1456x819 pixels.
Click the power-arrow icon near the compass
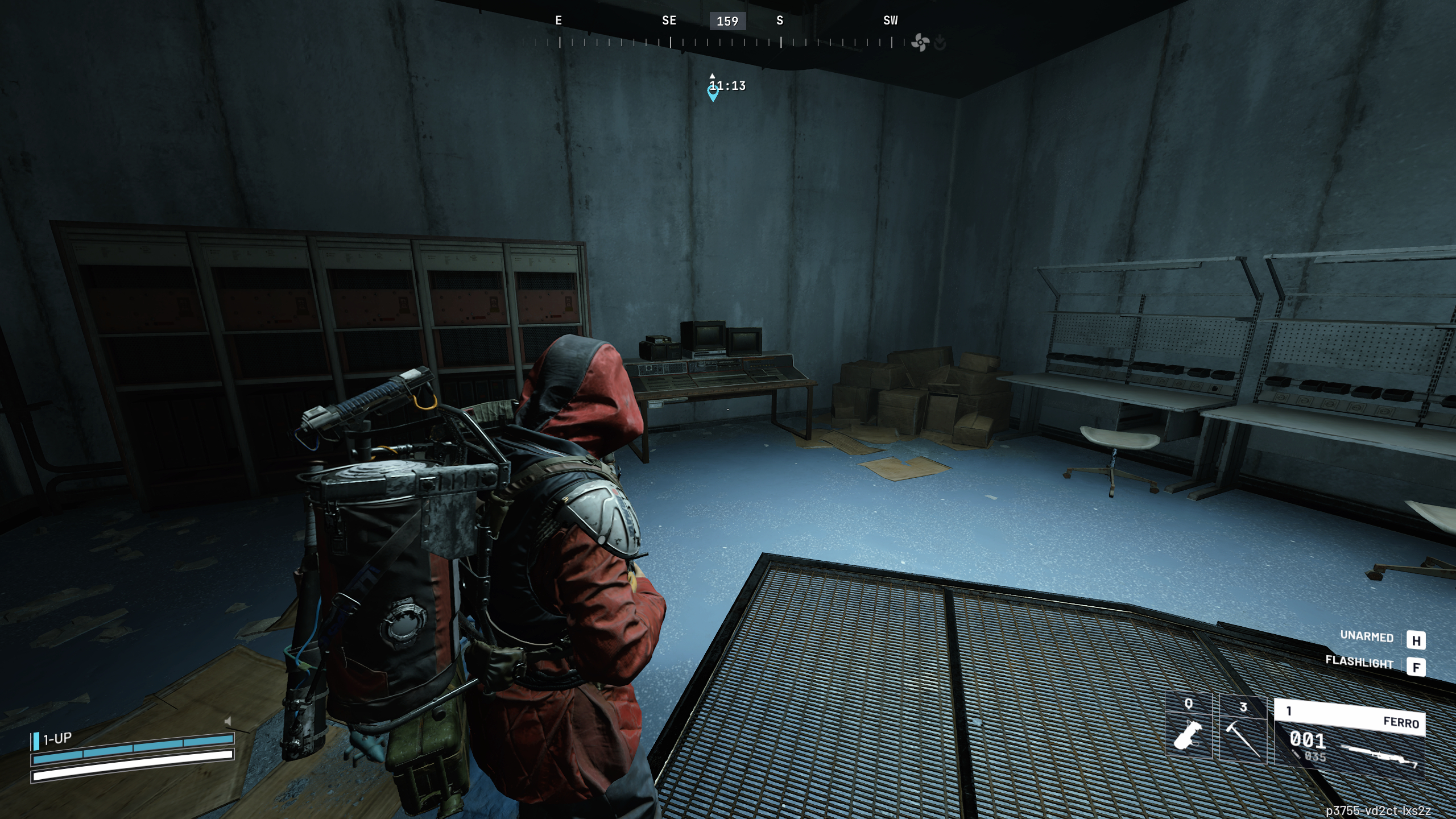pyautogui.click(x=939, y=42)
